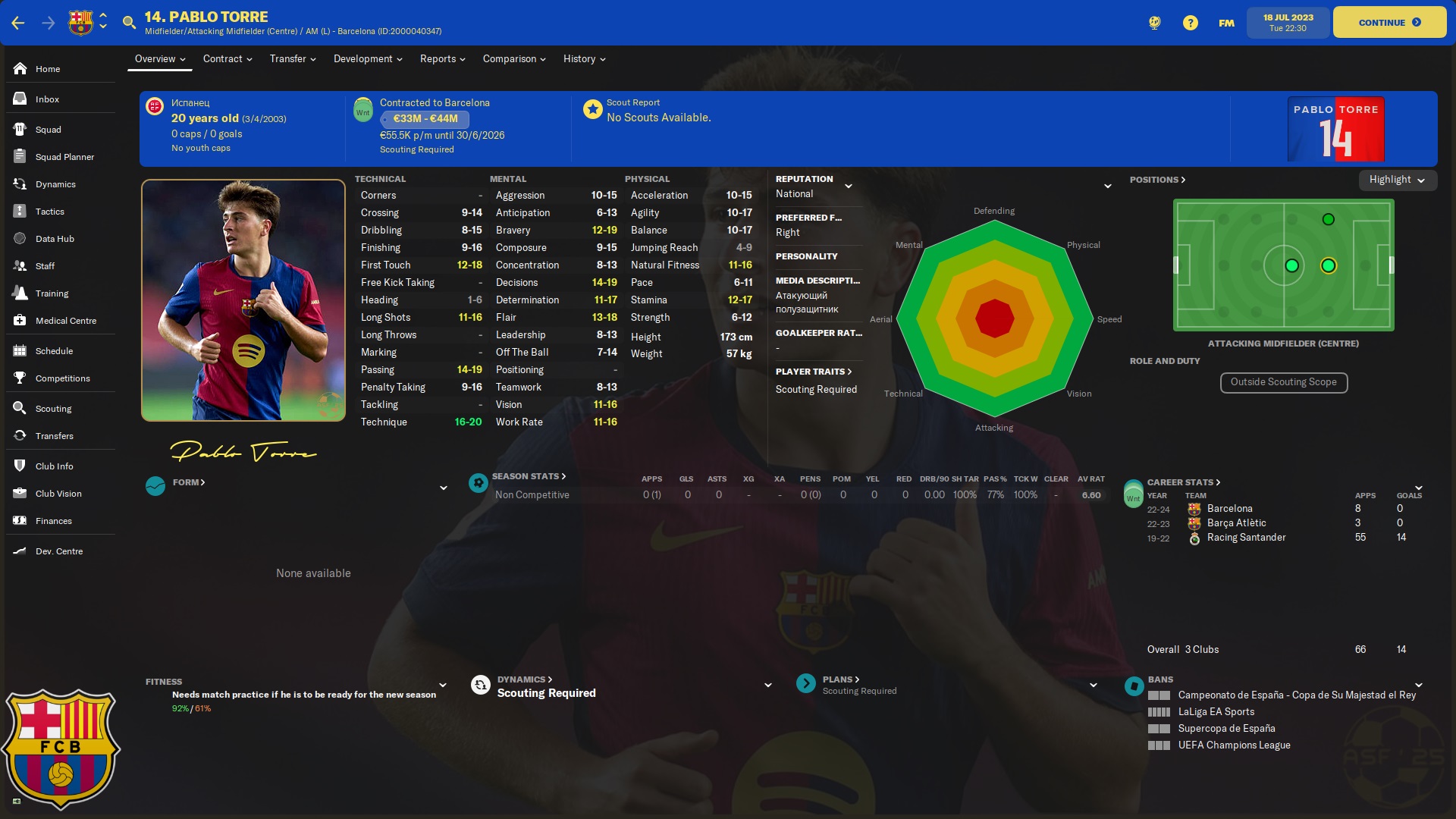Open the Data Hub panel

54,238
